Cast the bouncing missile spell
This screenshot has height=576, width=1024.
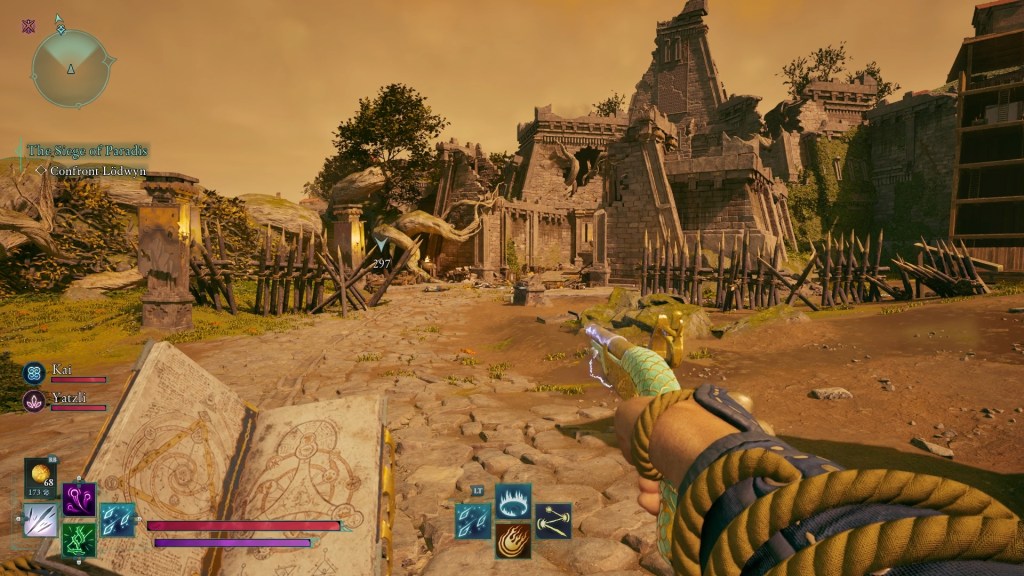553,520
